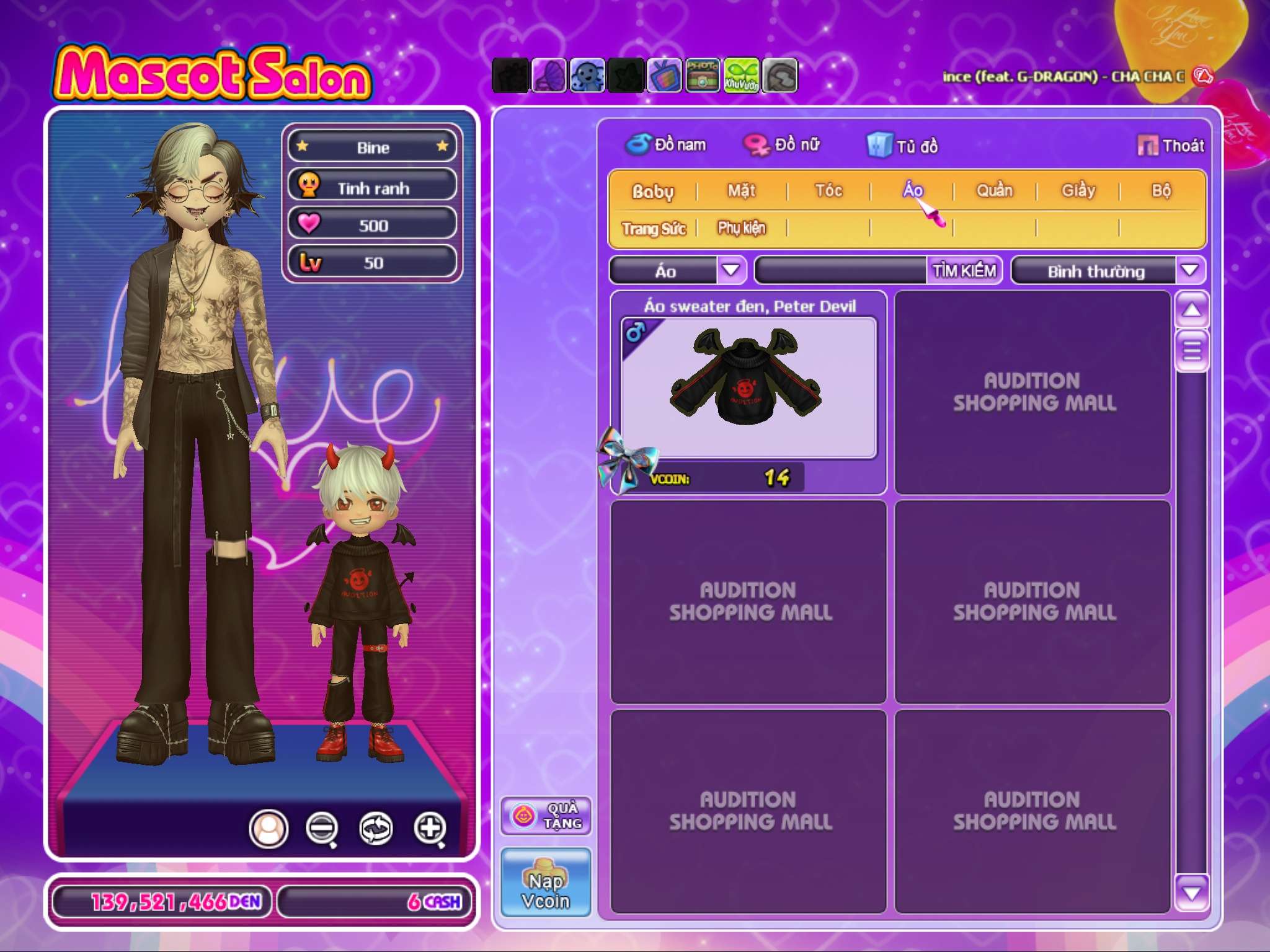The height and width of the screenshot is (952, 1270).
Task: Expand the Bình thường sort dropdown
Action: click(x=1189, y=270)
